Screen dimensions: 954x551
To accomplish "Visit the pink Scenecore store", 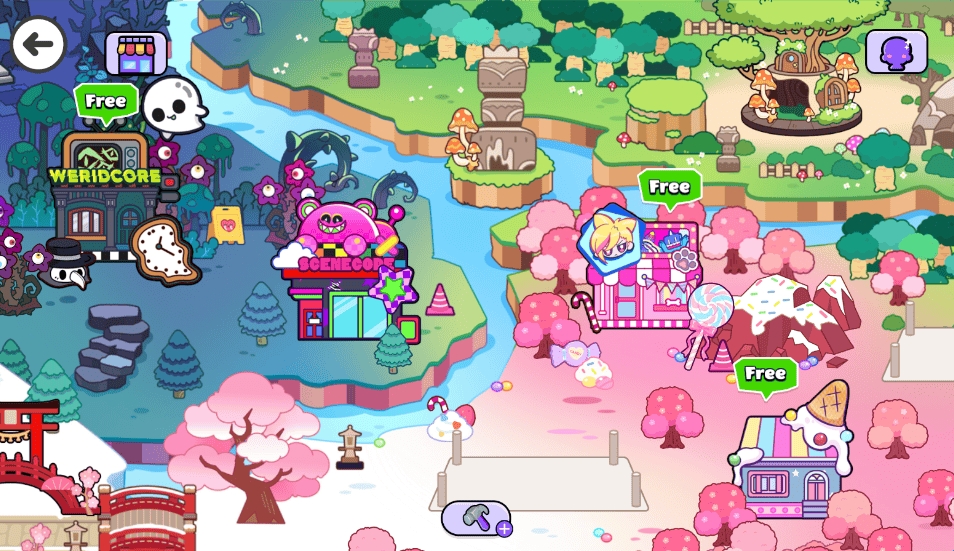I will pos(345,273).
